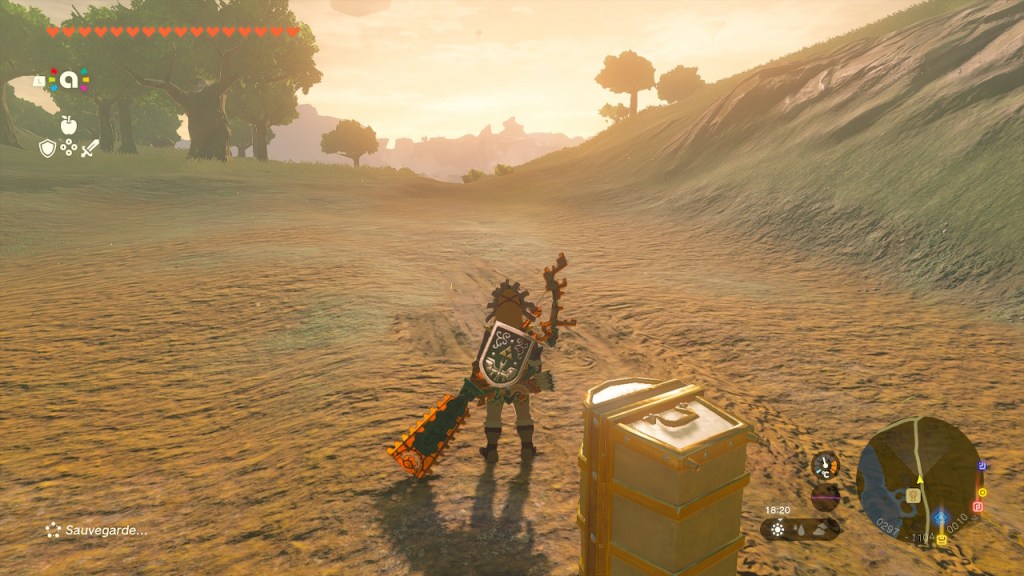The width and height of the screenshot is (1024, 576).
Task: Click the yellow ring marker on minimap edge
Action: click(982, 492)
